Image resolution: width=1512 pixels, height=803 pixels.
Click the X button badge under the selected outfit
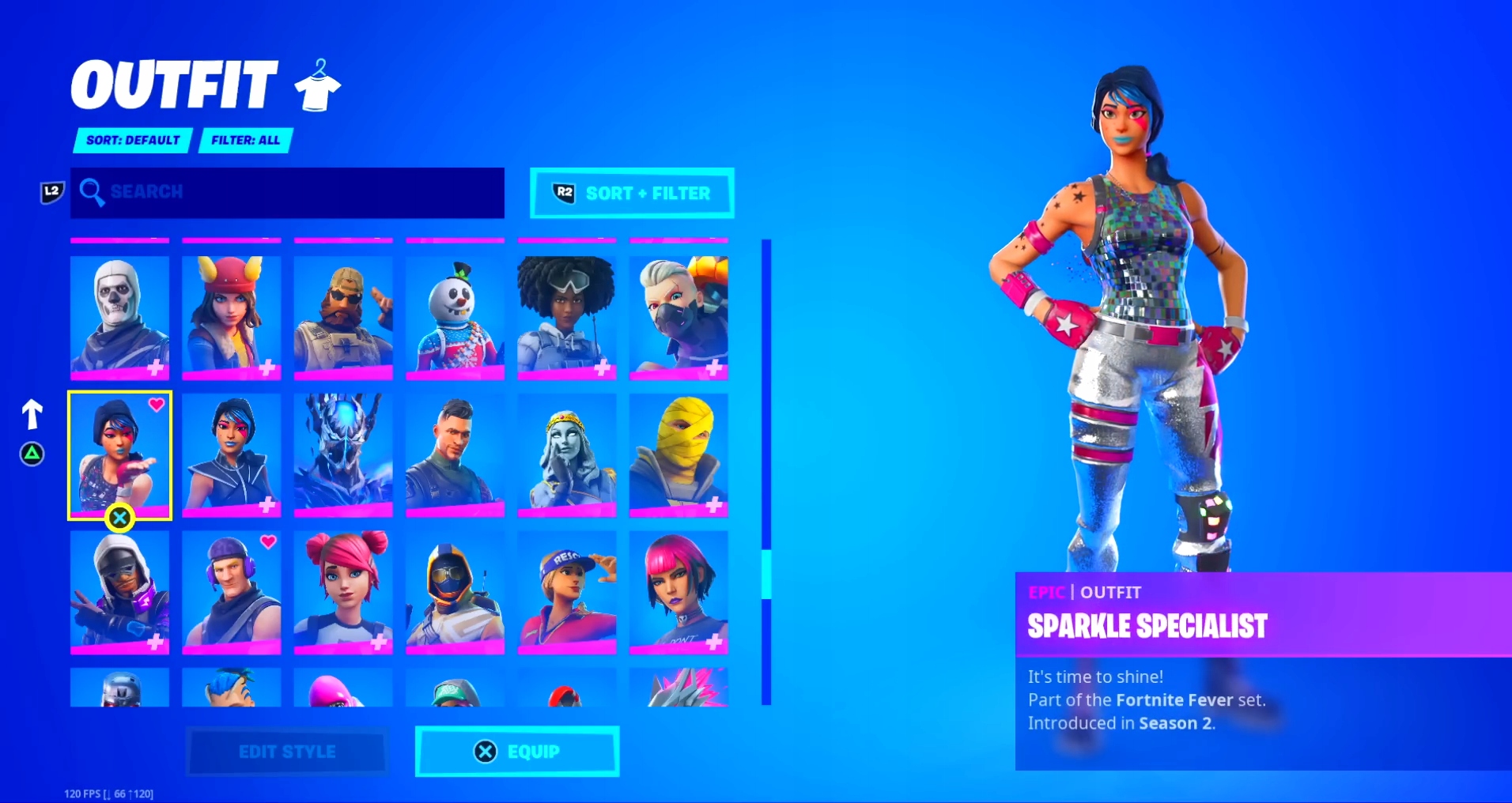click(119, 518)
